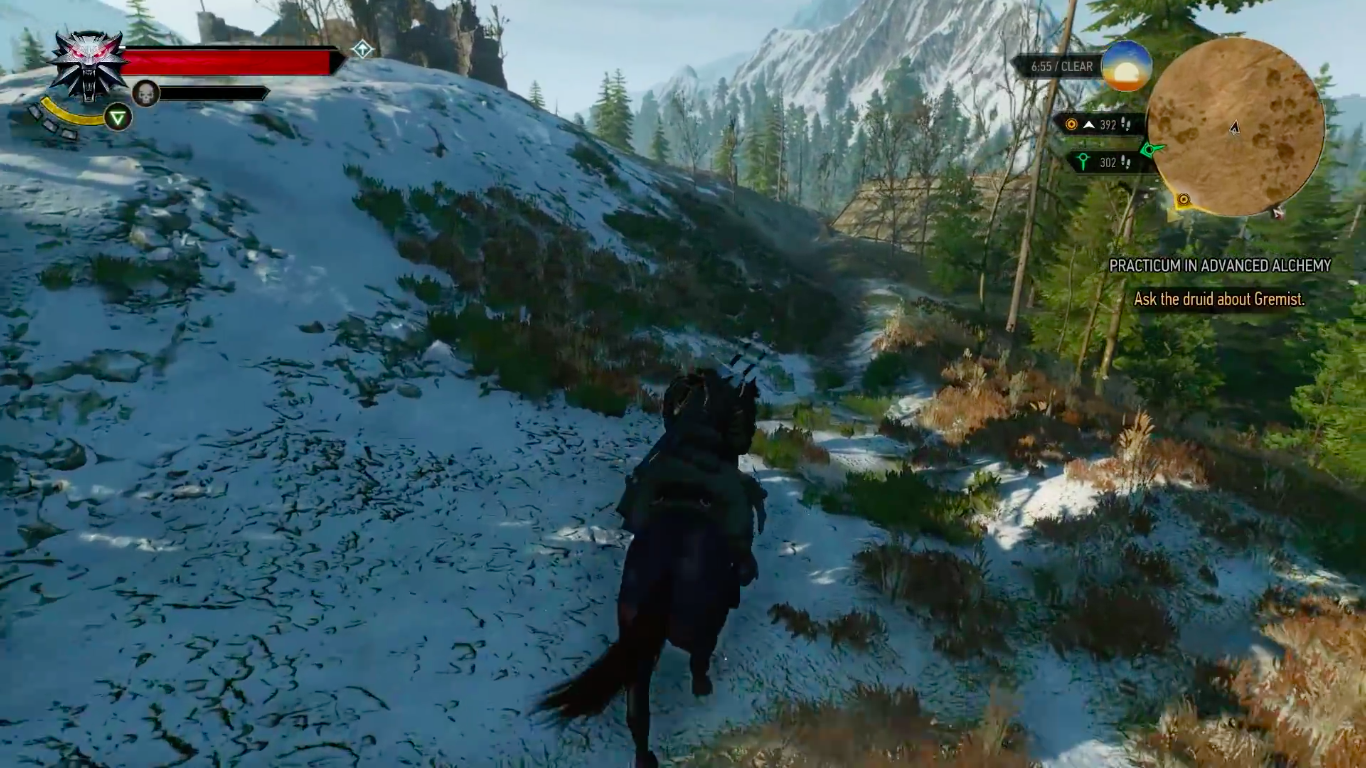Click the skull toxicity icon

point(146,93)
